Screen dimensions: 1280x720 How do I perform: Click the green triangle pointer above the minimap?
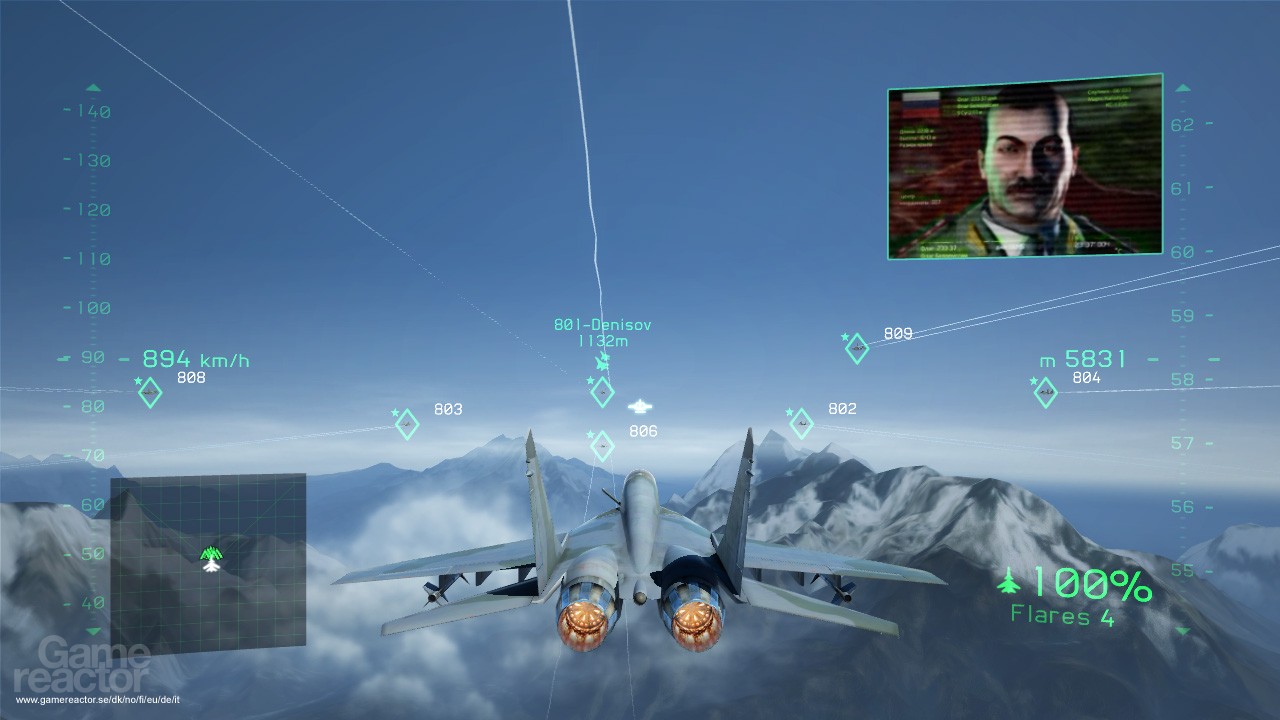pyautogui.click(x=209, y=551)
